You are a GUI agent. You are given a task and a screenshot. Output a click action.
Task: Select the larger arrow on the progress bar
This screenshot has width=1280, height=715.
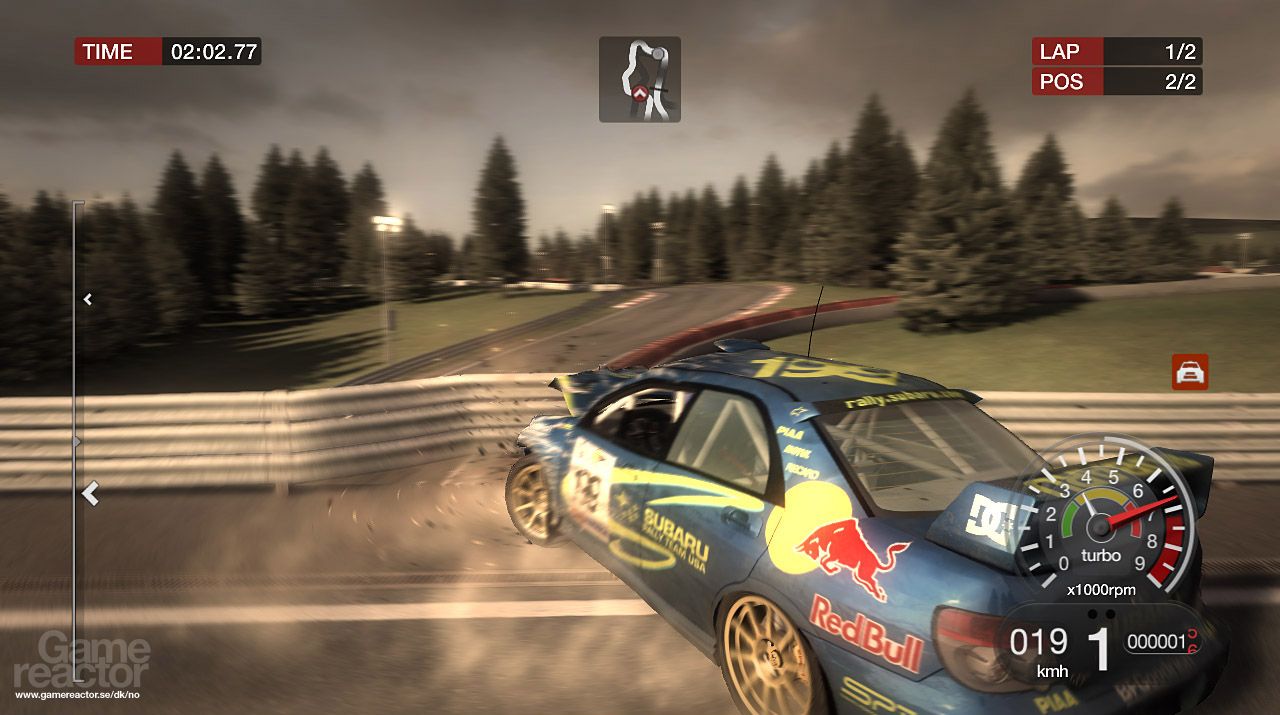tap(91, 493)
